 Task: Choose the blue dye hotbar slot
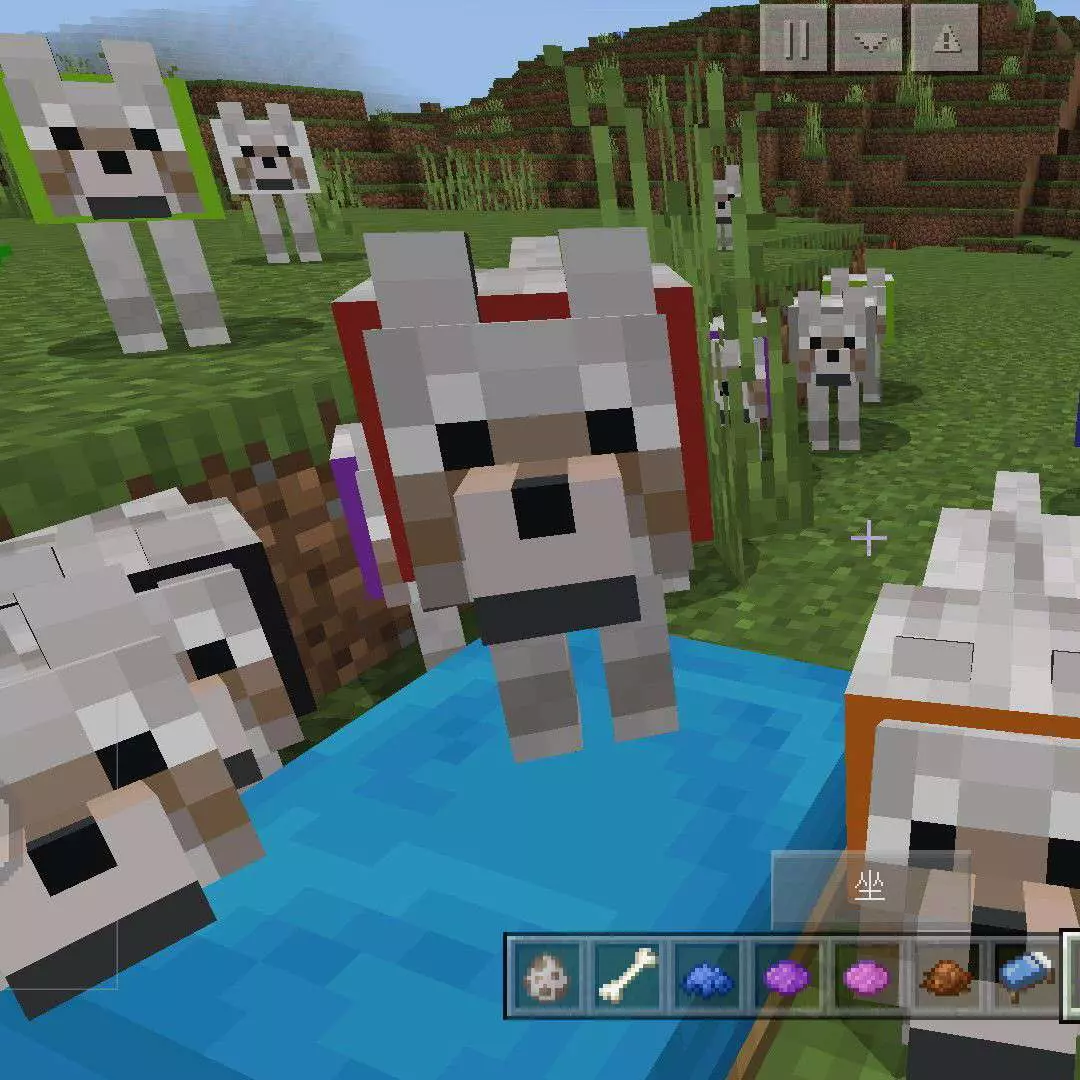[708, 977]
